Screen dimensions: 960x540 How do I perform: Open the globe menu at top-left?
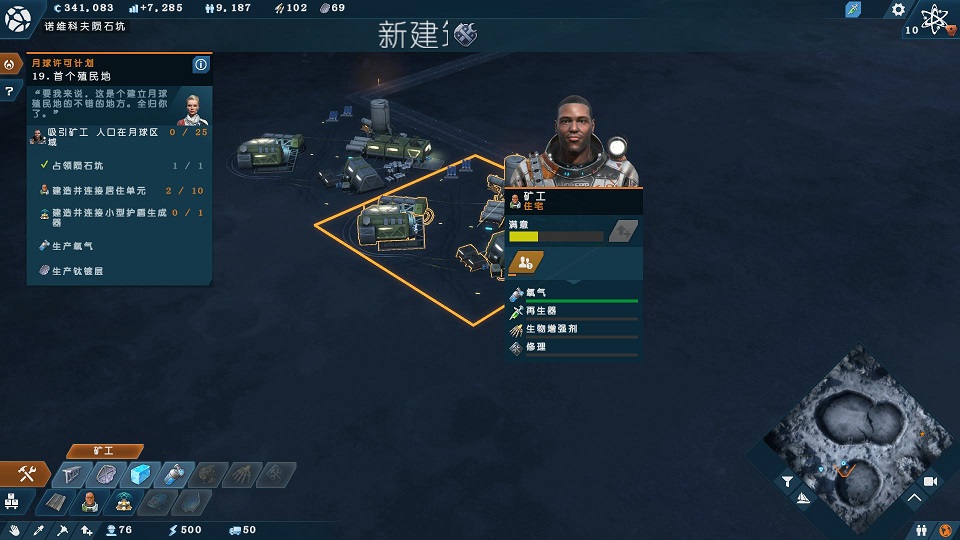coord(19,17)
